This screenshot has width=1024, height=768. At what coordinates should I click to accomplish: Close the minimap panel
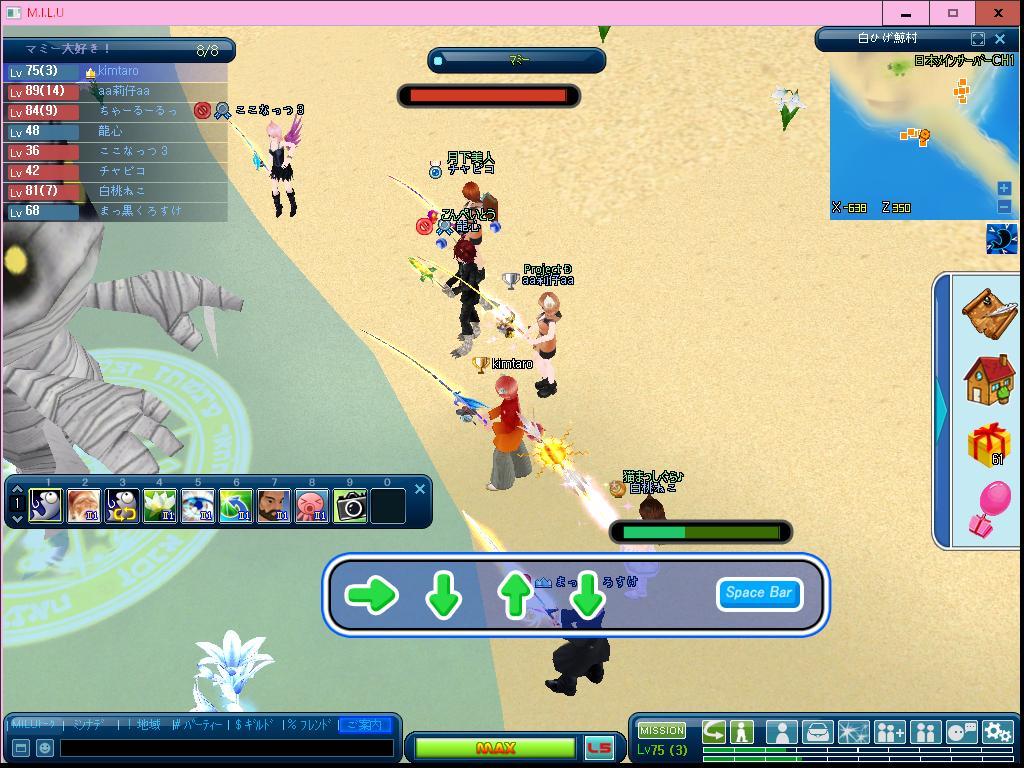pos(1000,39)
